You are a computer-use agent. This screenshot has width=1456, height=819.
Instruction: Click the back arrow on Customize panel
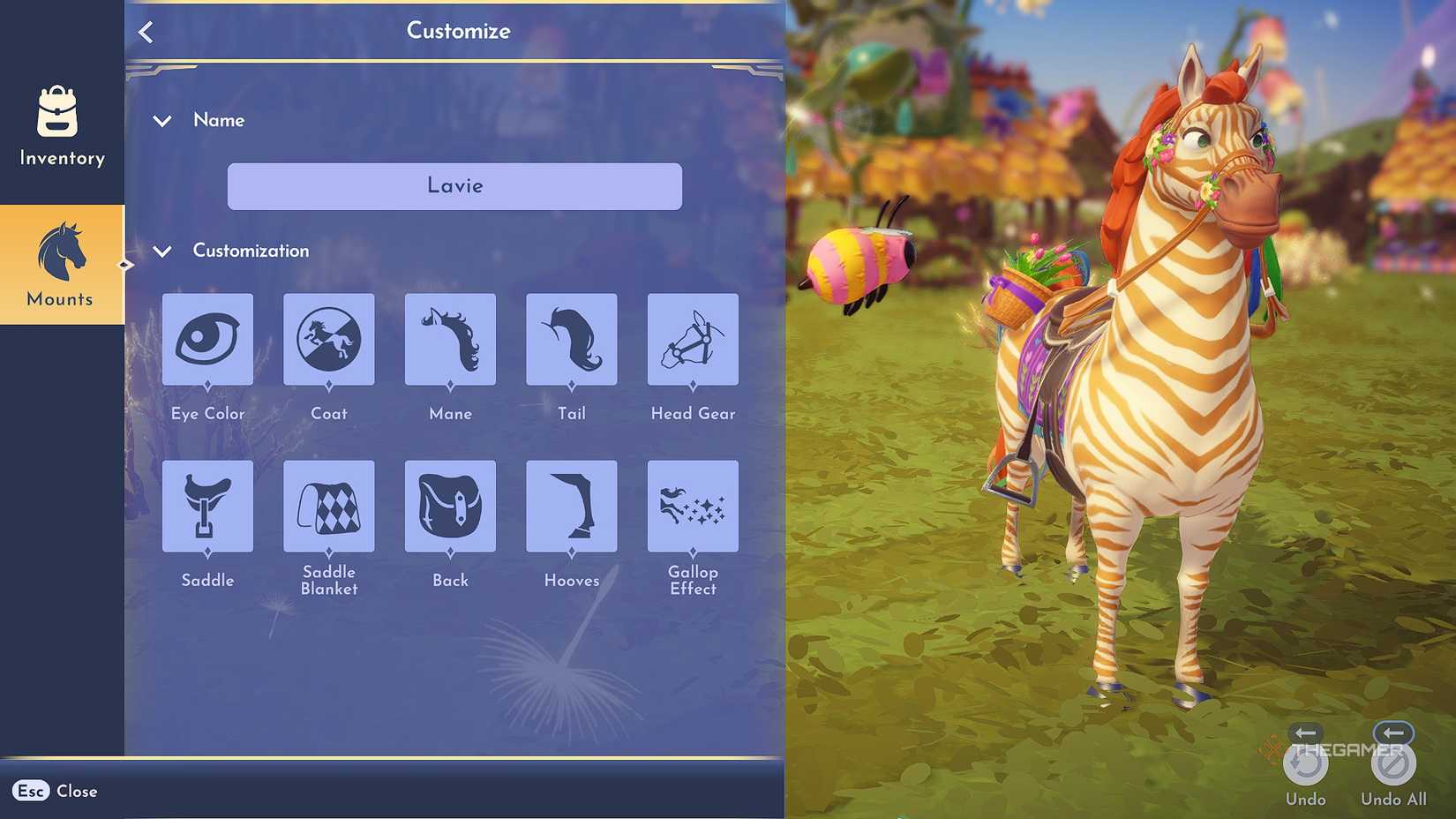click(146, 31)
